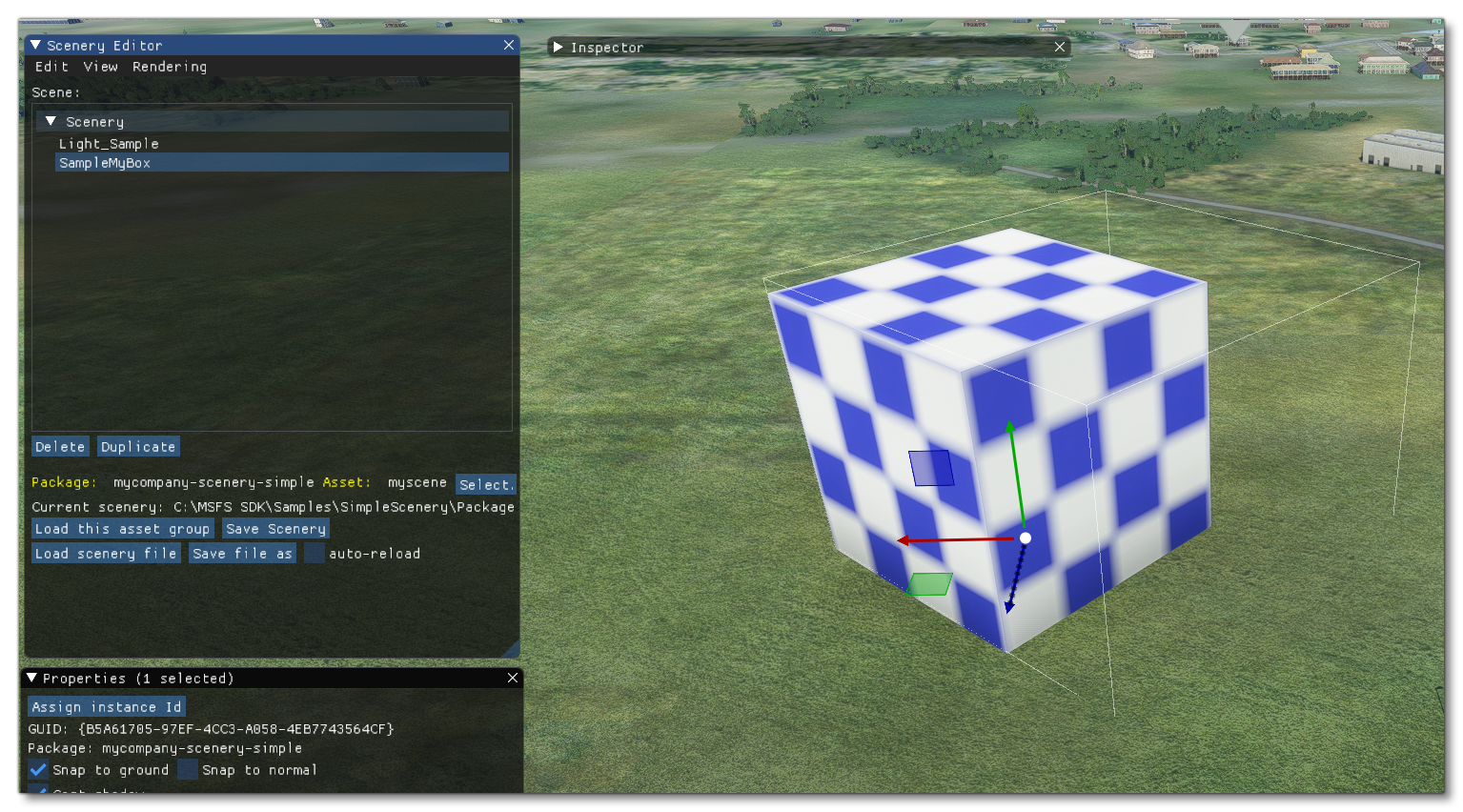Image resolution: width=1463 pixels, height=812 pixels.
Task: Collapse the Scenery tree node
Action: click(x=51, y=121)
